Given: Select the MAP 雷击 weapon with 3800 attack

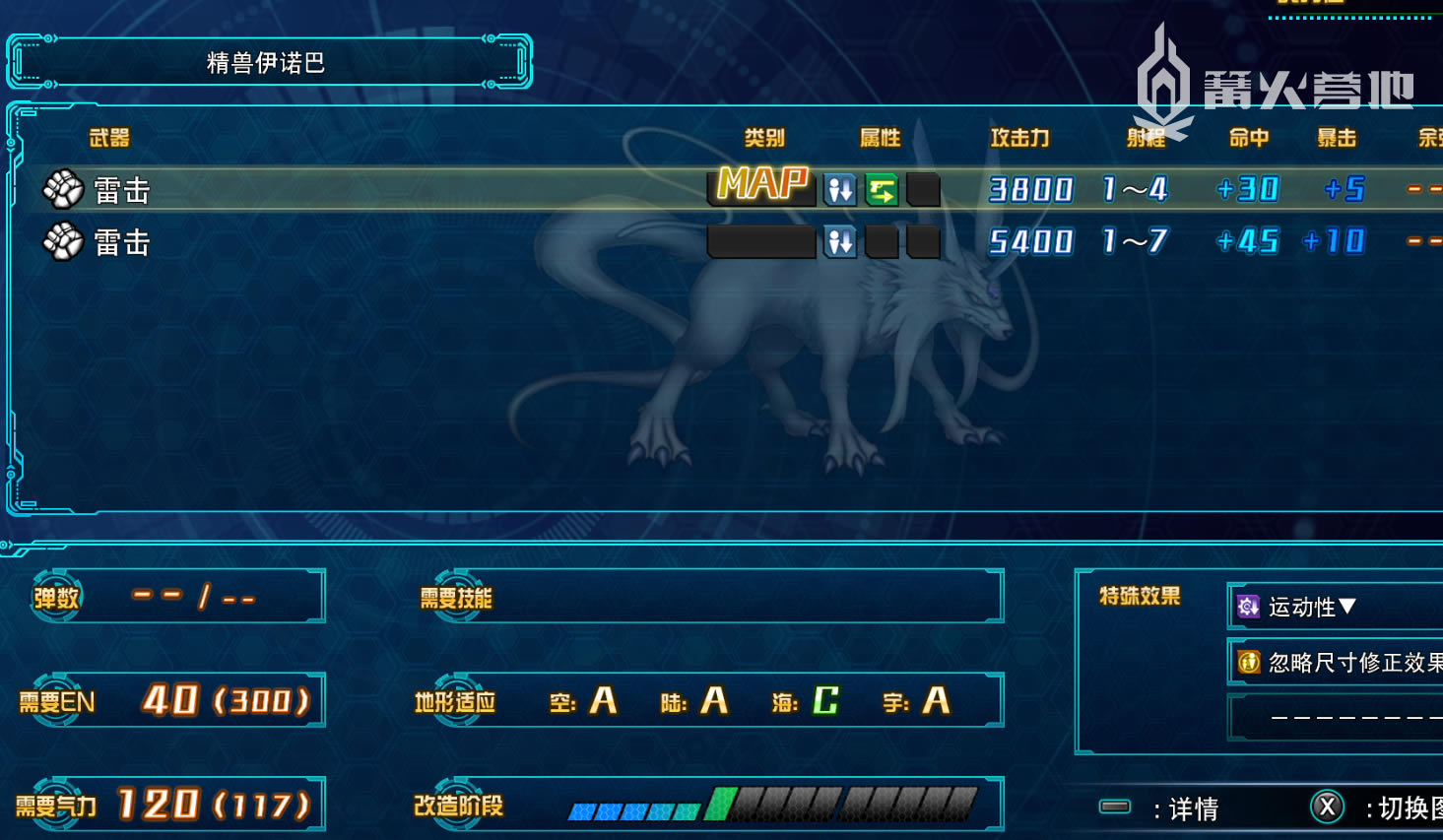Looking at the screenshot, I should pos(122,189).
